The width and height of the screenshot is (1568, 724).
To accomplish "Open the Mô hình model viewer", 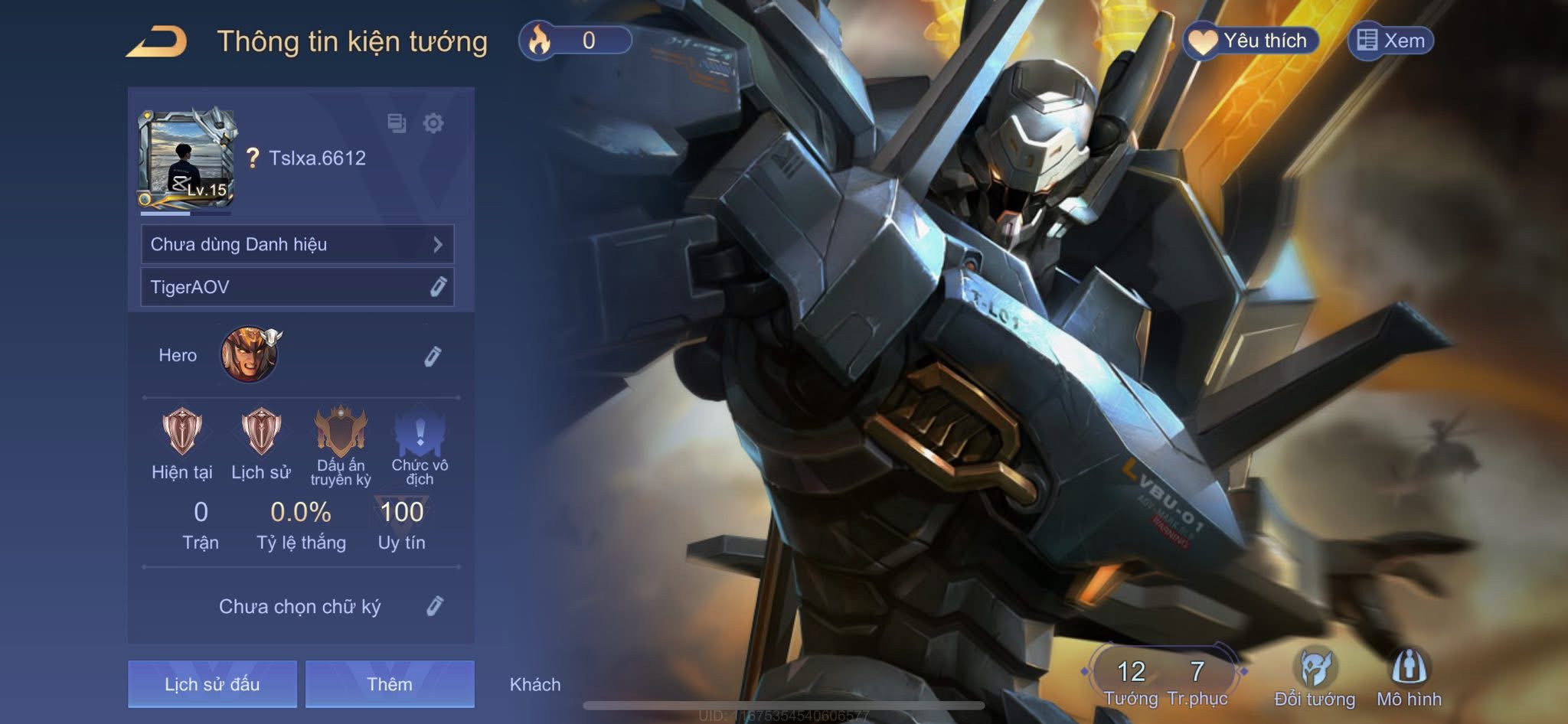I will [1409, 677].
